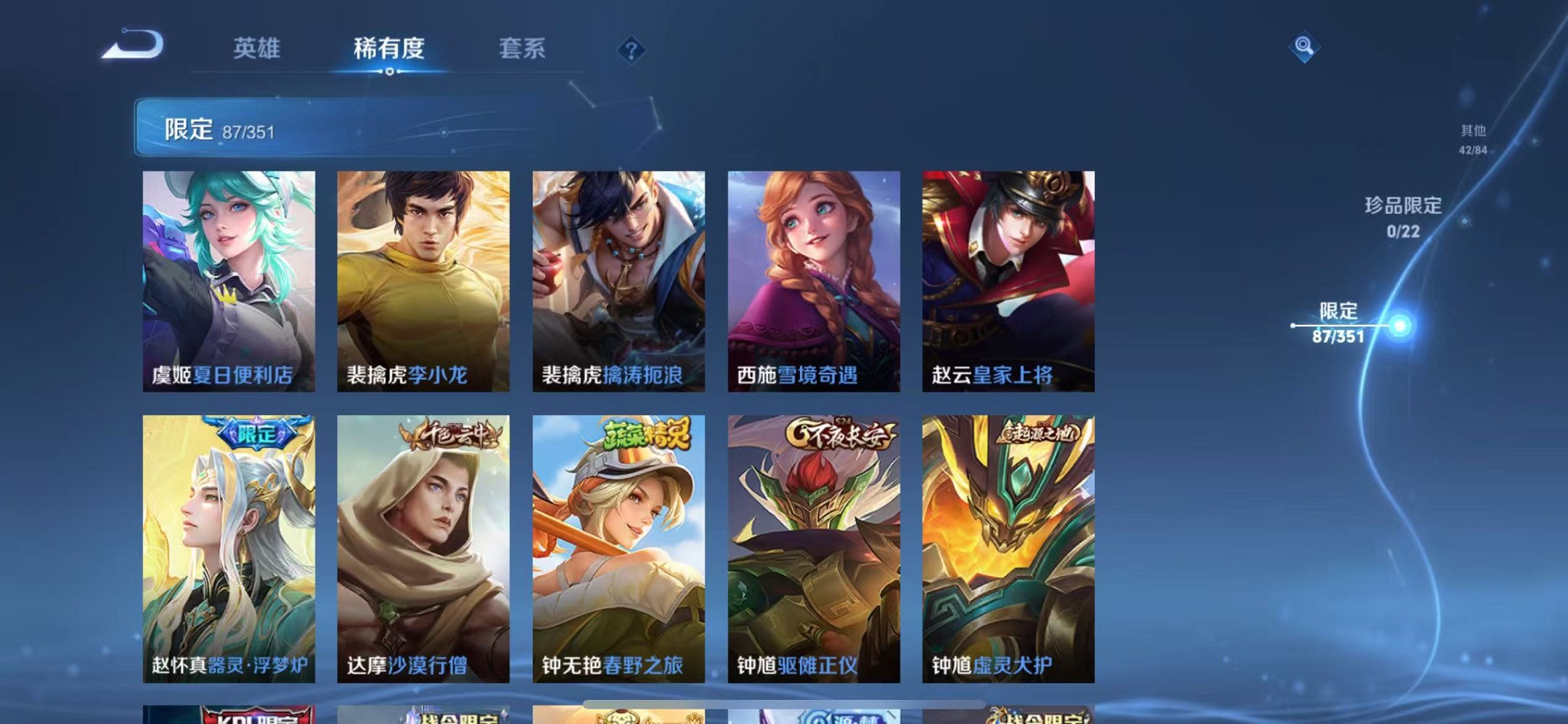Screen dimensions: 1568x724
Task: Jump to the 其他 42/84 category
Action: point(1473,138)
